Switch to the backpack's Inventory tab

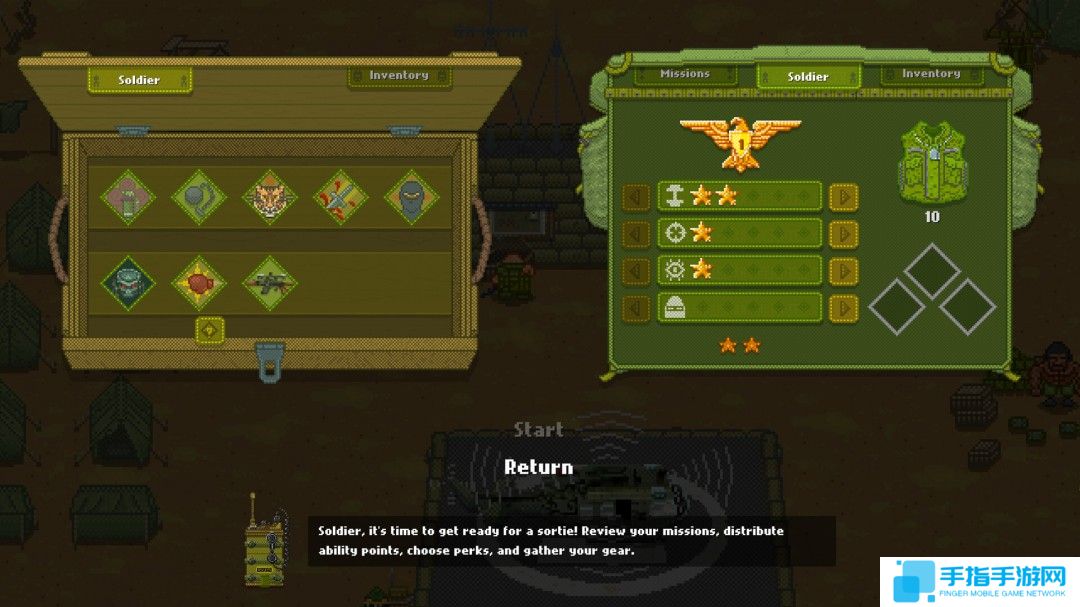pos(931,74)
